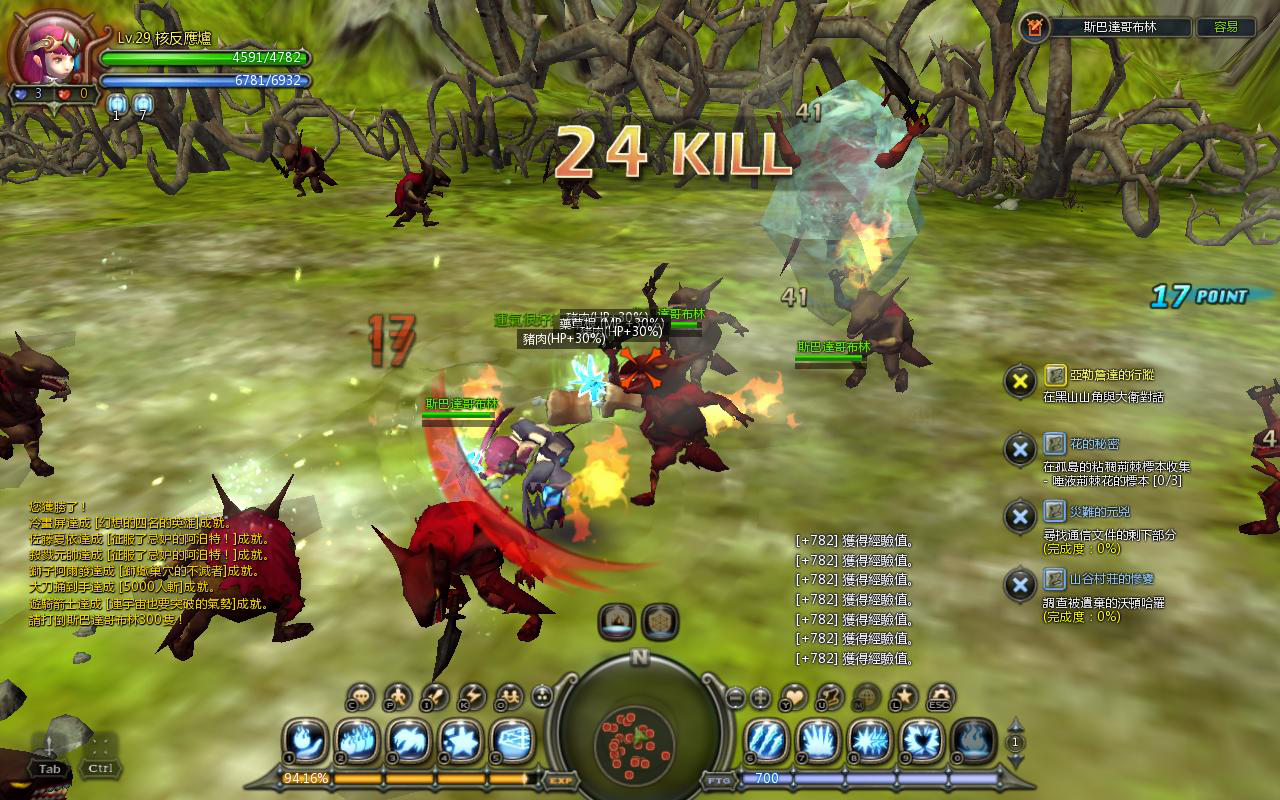Screen dimensions: 1280x800
Task: Cast the frost explosion skill in slot 8
Action: coord(870,741)
